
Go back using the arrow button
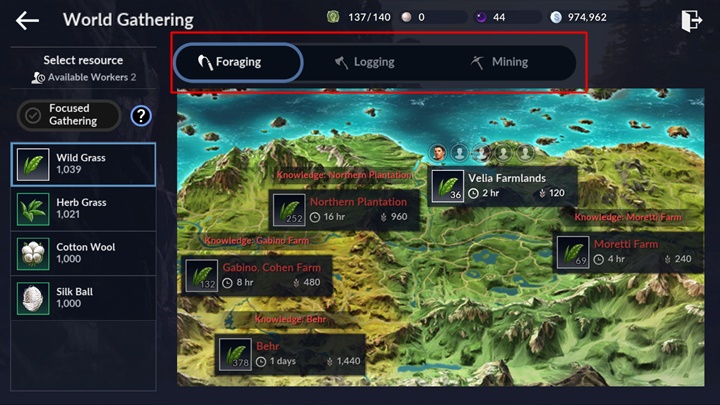[x=27, y=20]
